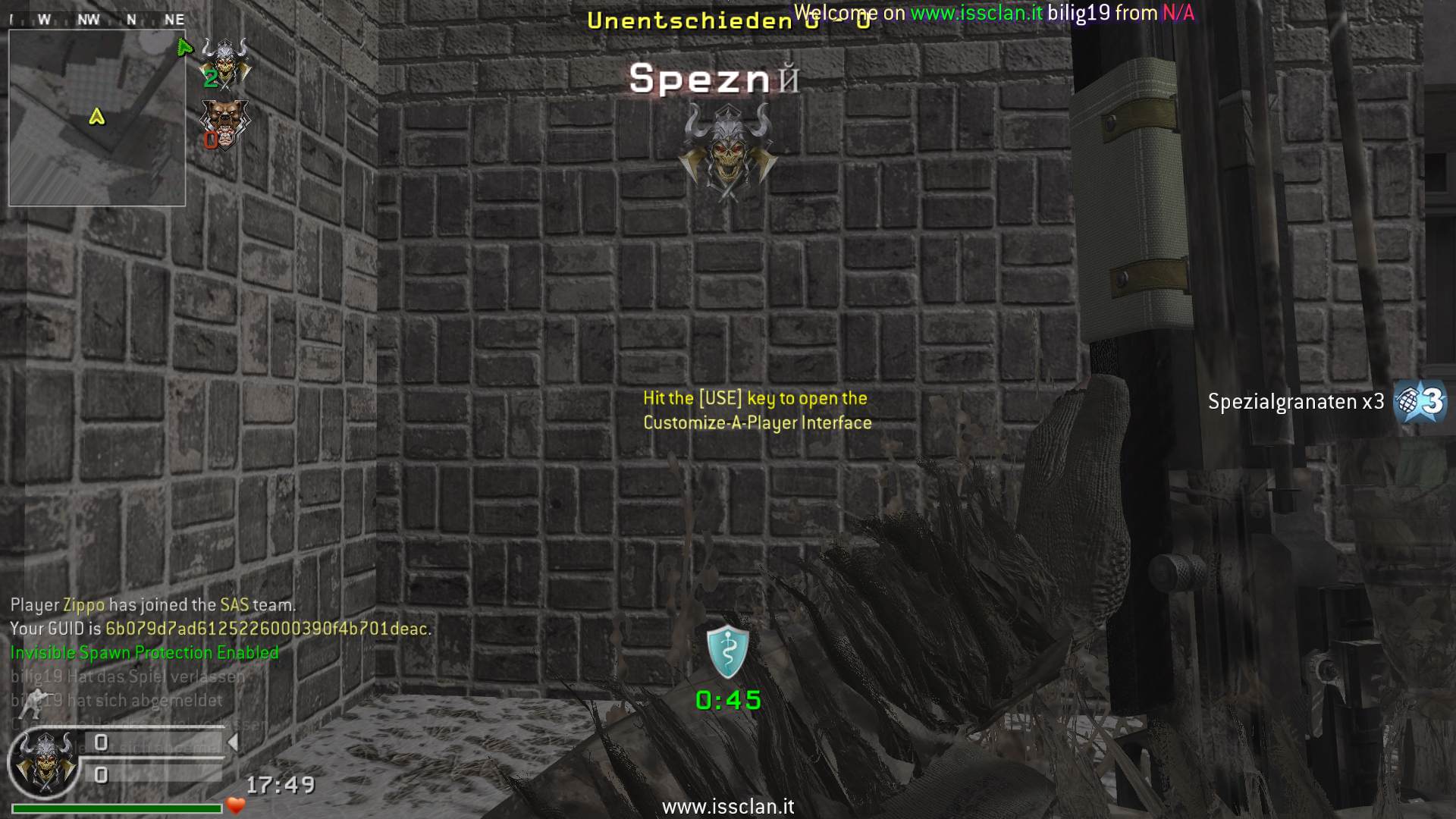Click the special grenade icon

click(1420, 401)
